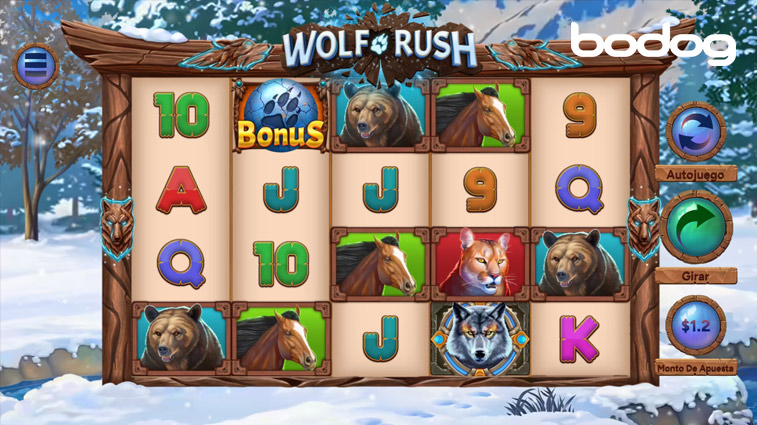Click the Bodog logo
Viewport: 757px width, 425px height.
(x=652, y=44)
